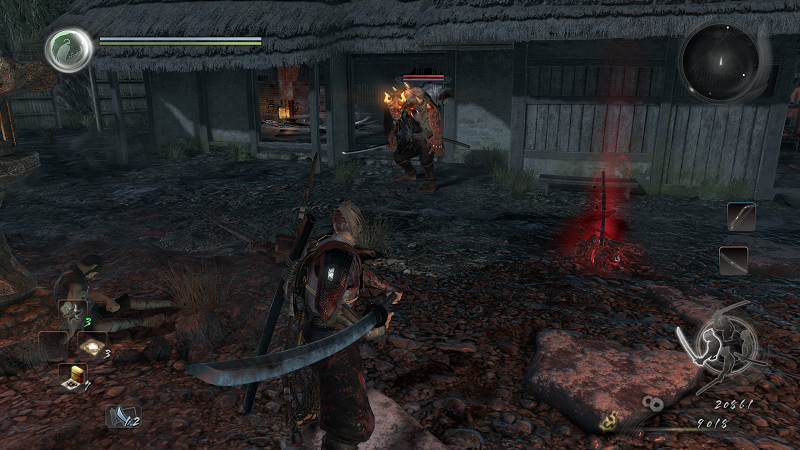Select the arrow ammo slot
The image size is (800, 450).
pyautogui.click(x=122, y=415)
